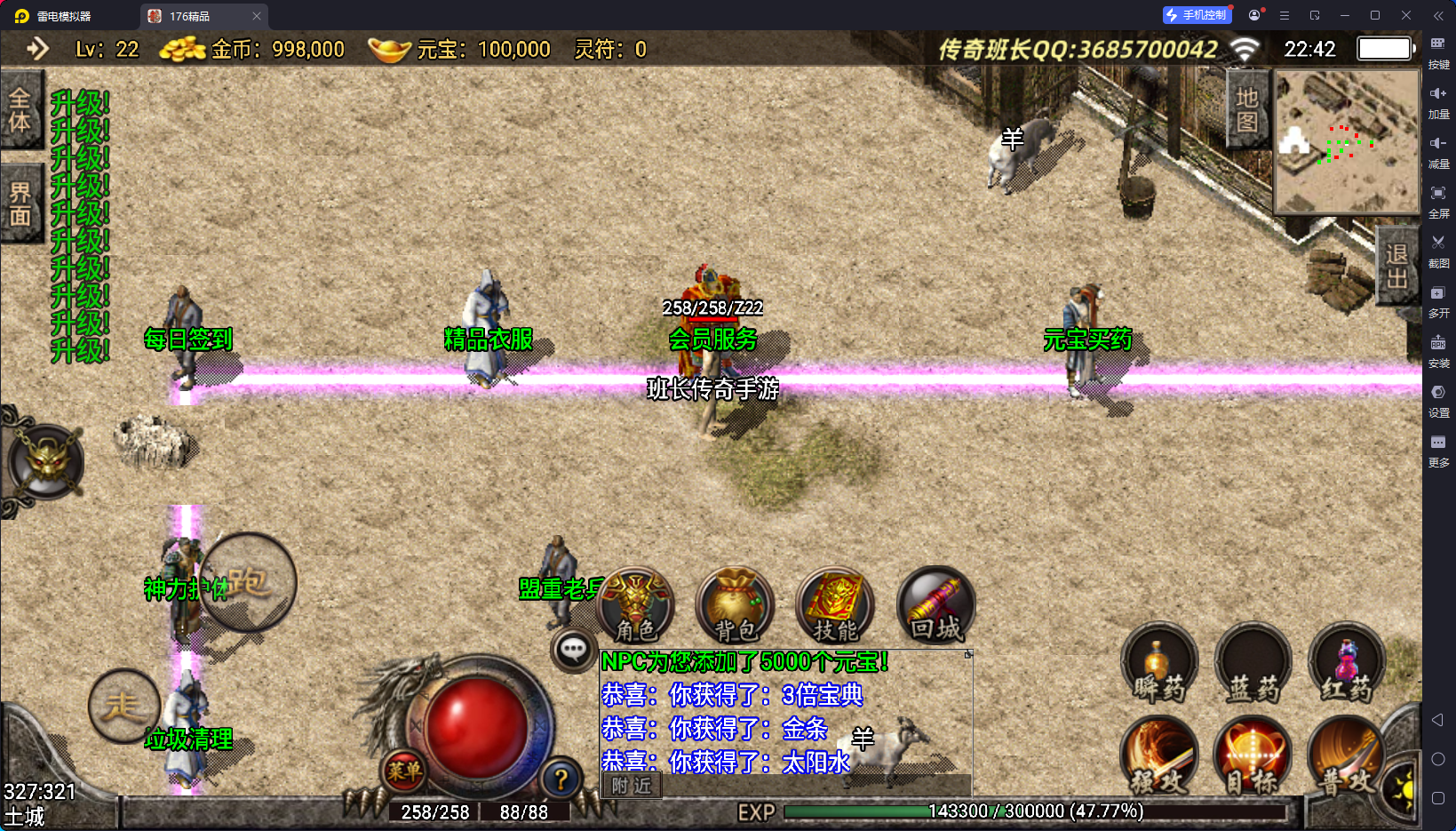1456x831 pixels.
Task: Use the 红药 health potion slot
Action: click(1347, 664)
